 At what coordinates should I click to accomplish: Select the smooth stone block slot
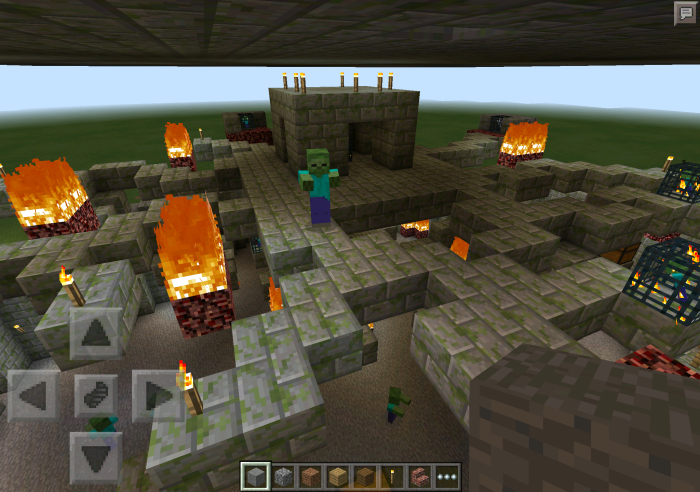click(x=257, y=477)
